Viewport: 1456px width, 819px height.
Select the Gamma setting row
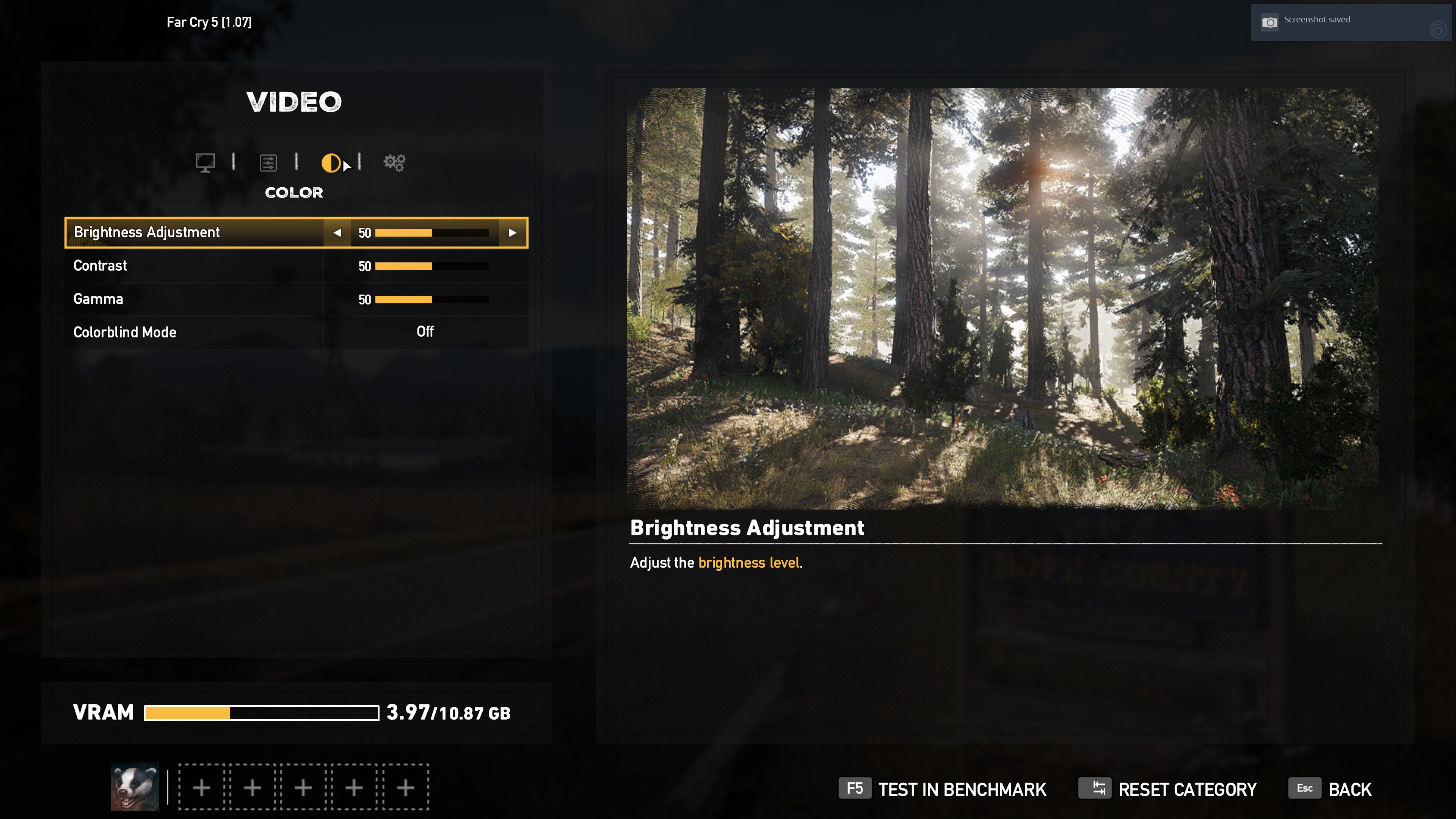[192, 299]
